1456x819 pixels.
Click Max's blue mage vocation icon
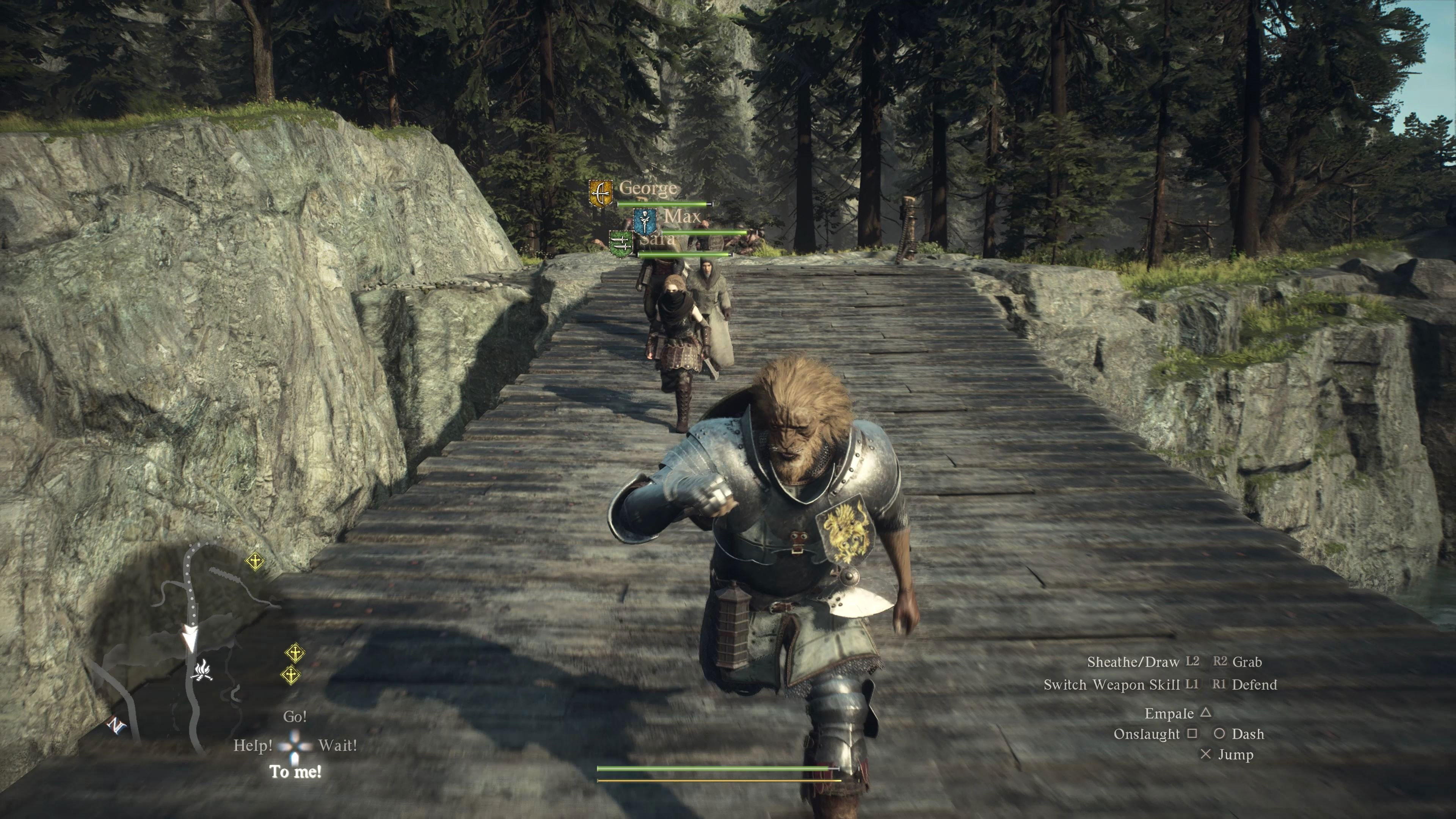coord(644,221)
